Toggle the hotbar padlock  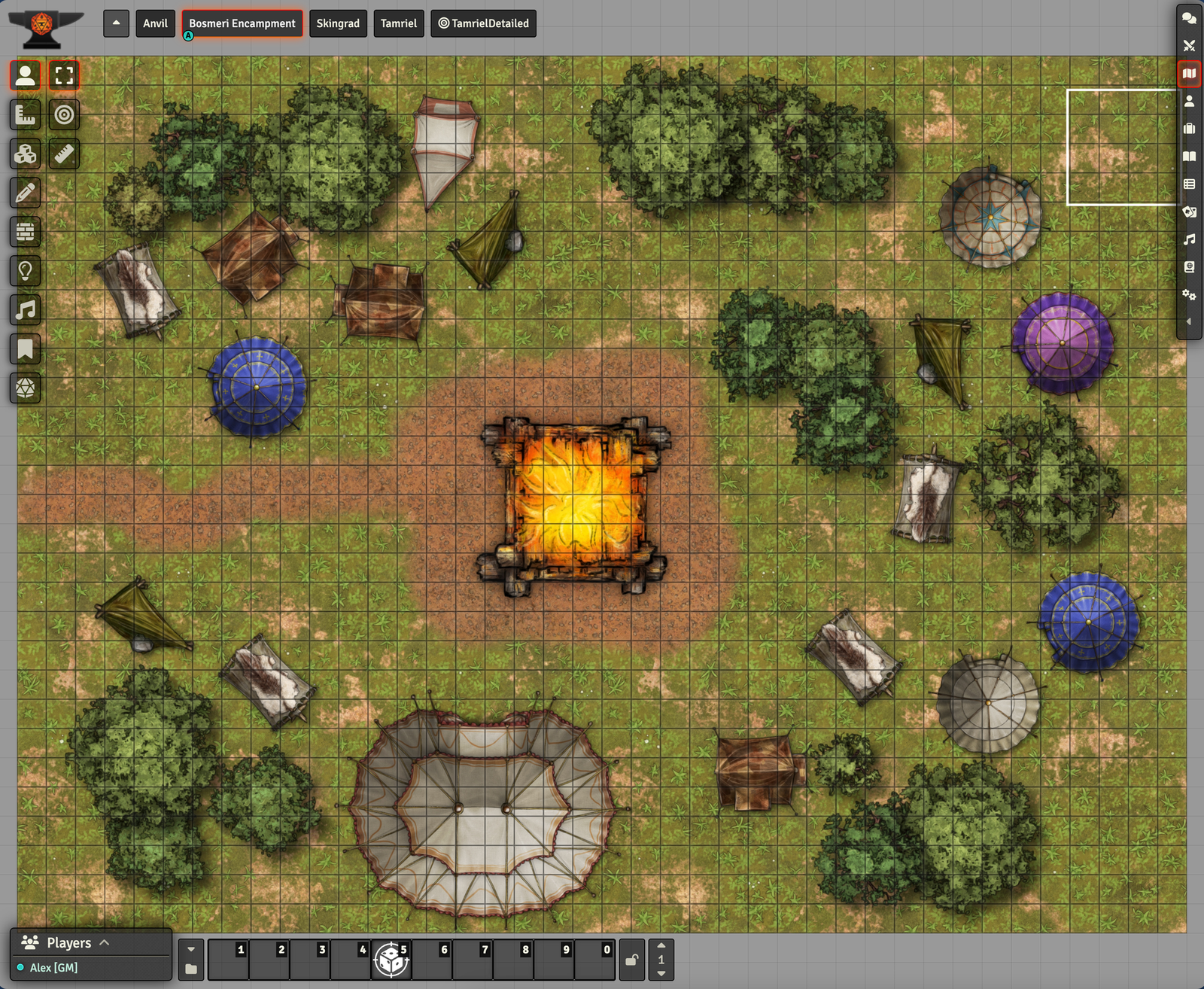click(632, 960)
